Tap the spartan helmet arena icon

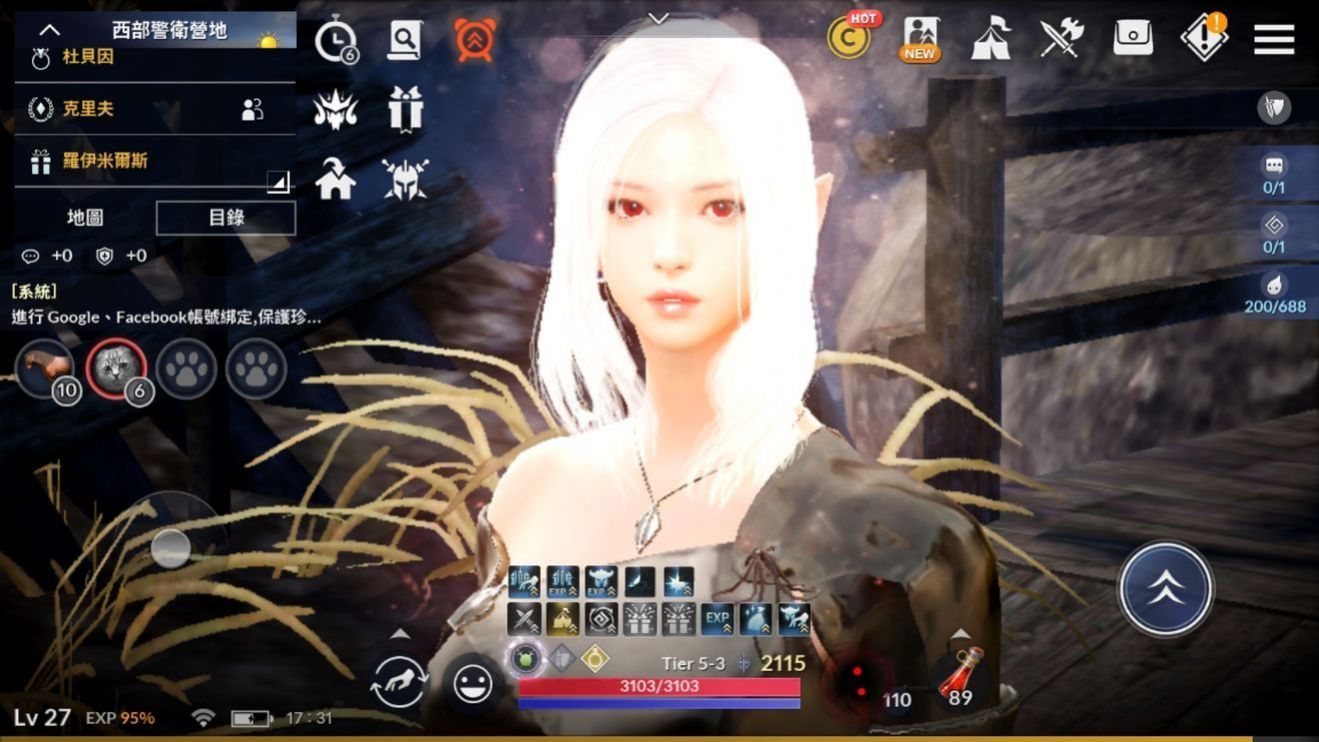click(x=405, y=177)
